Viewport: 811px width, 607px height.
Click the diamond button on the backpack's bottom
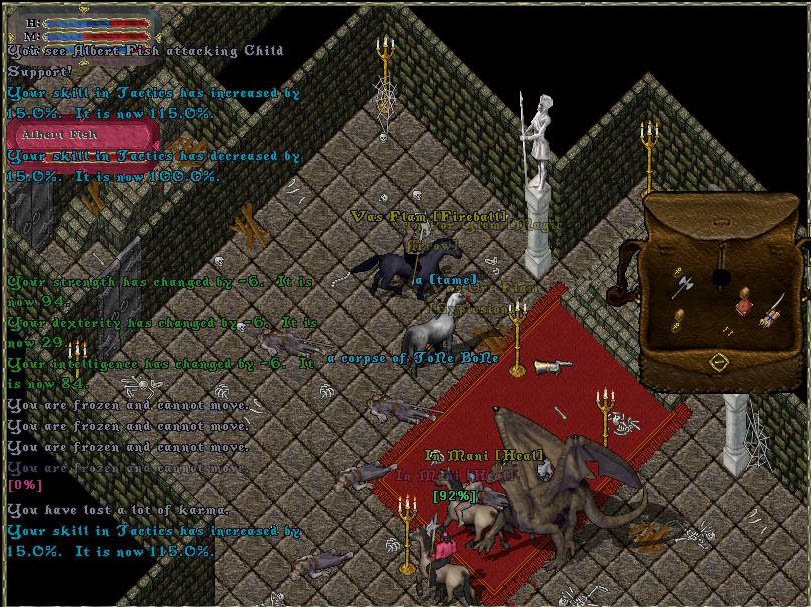coord(717,361)
